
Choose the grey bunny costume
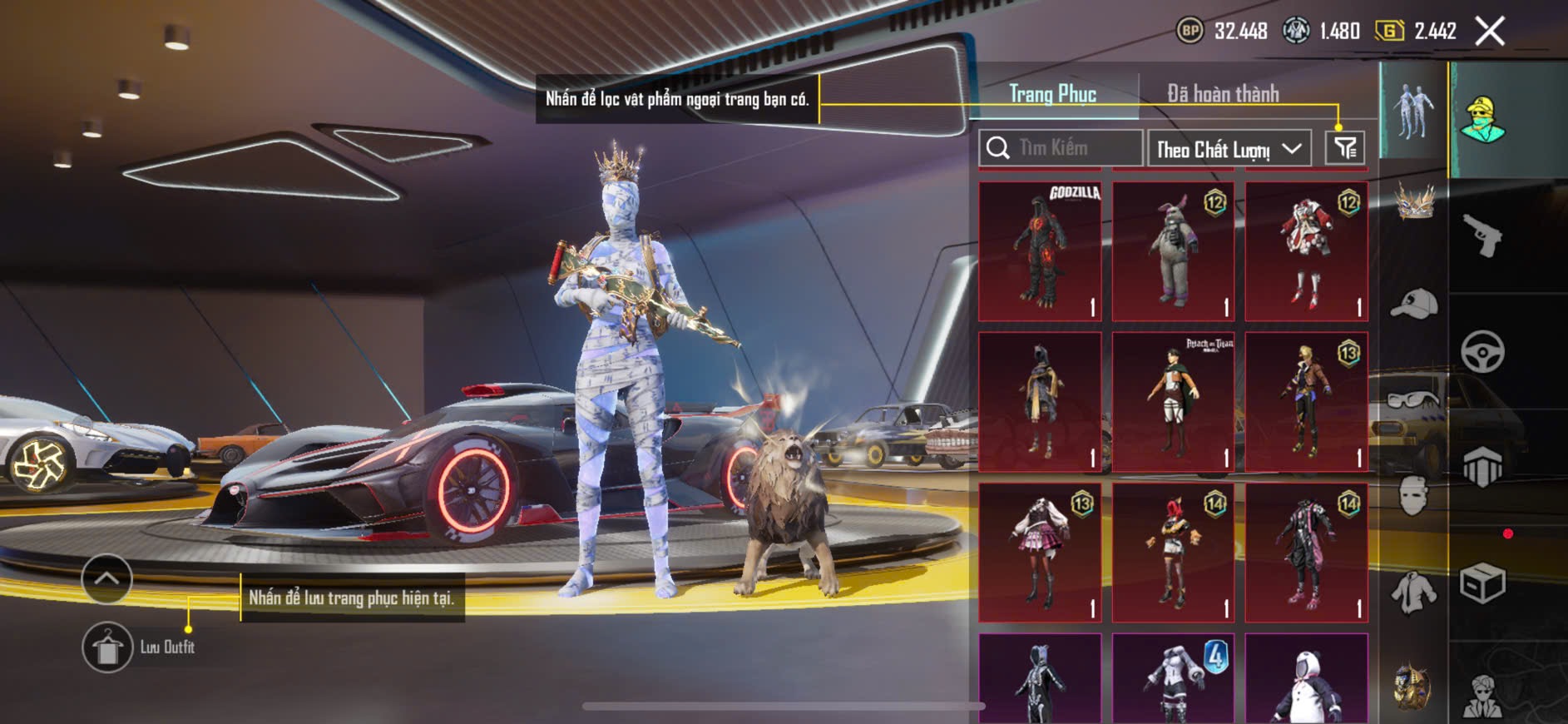(1173, 251)
